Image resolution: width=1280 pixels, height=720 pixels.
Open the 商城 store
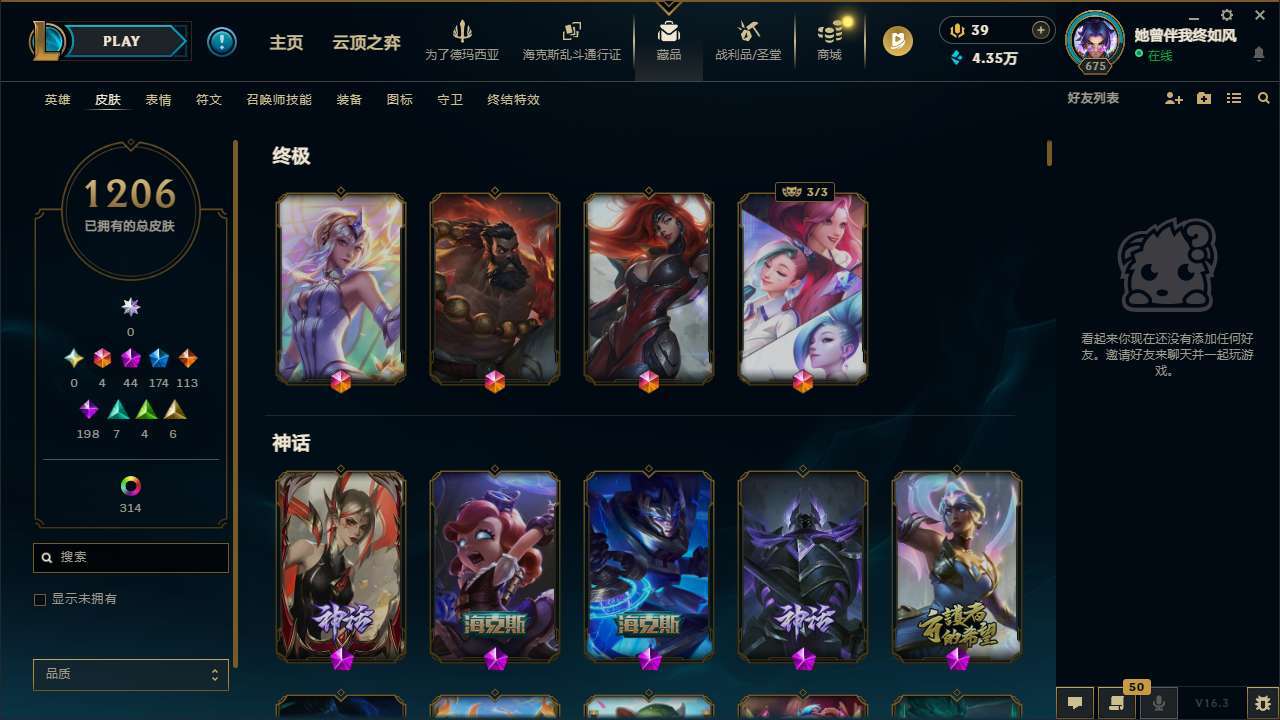tap(828, 40)
